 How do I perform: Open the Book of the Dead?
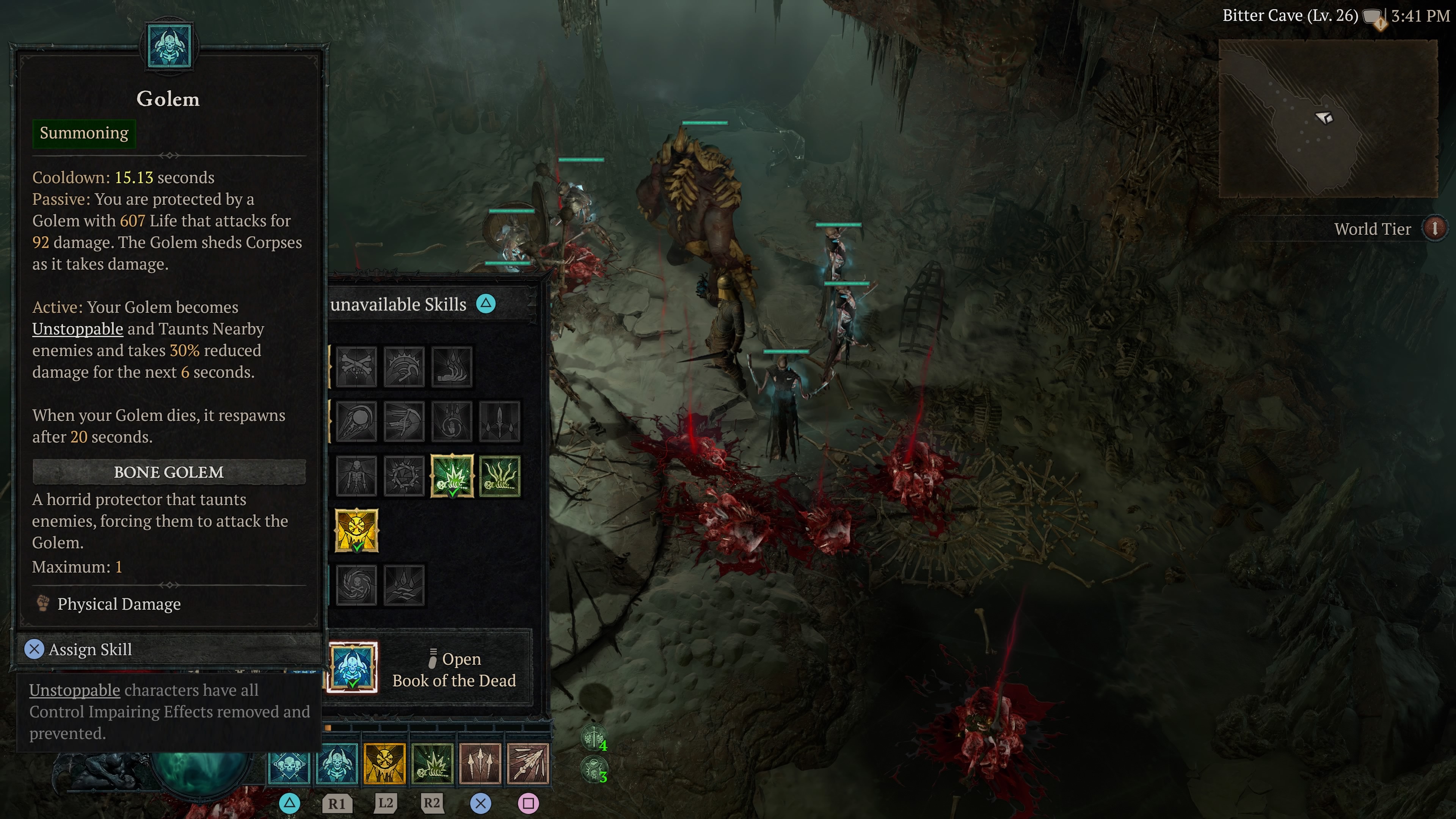(453, 669)
